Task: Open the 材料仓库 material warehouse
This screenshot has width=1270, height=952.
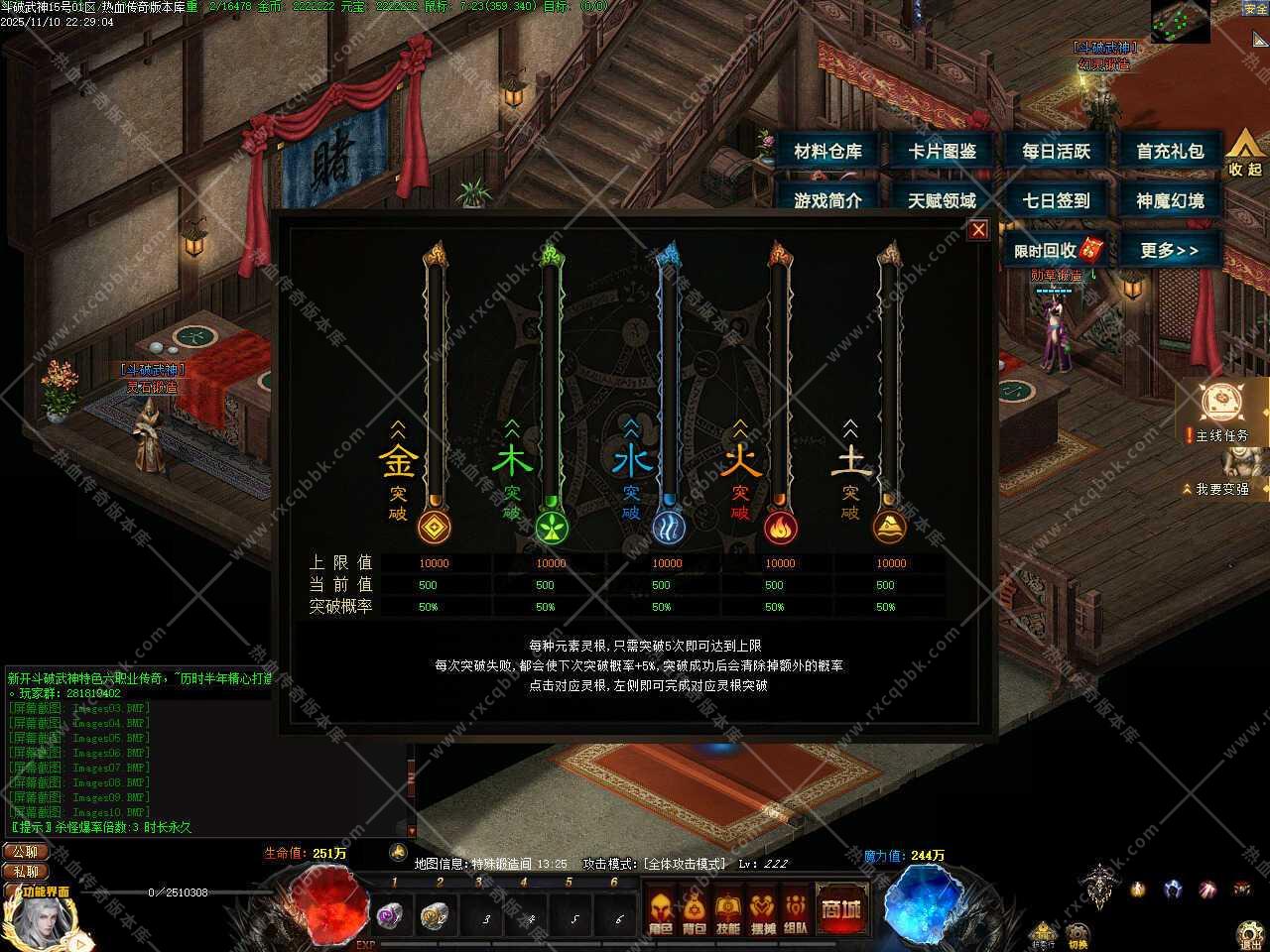Action: pyautogui.click(x=827, y=152)
